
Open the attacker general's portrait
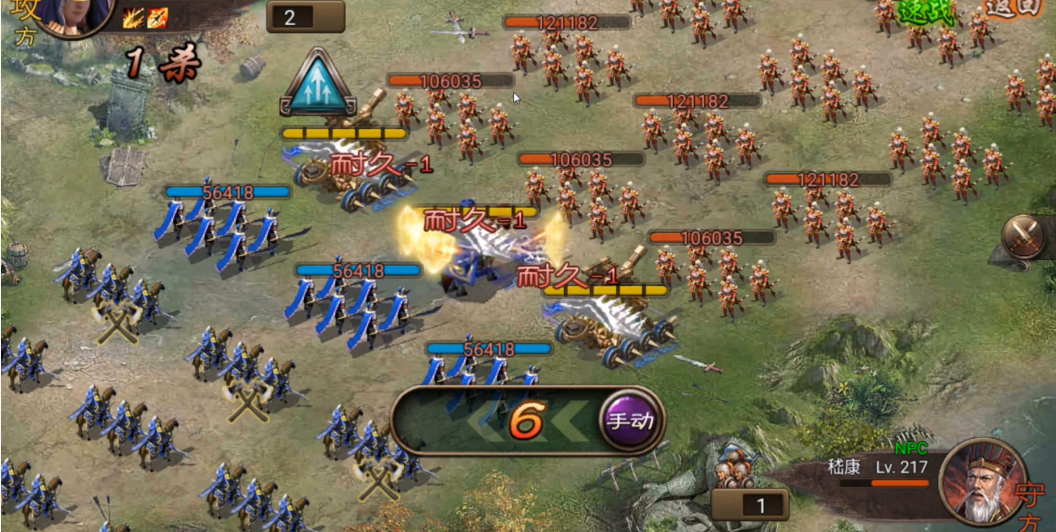point(77,14)
